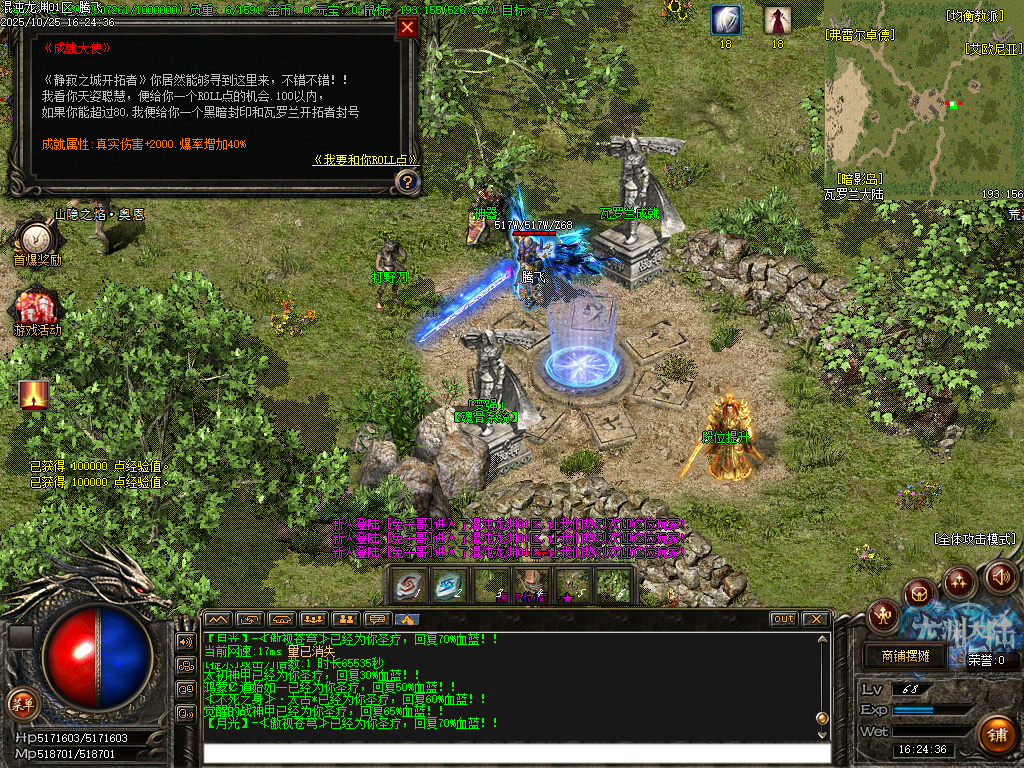Image resolution: width=1024 pixels, height=768 pixels.
Task: Click the glowing red figure buff icon
Action: click(34, 395)
